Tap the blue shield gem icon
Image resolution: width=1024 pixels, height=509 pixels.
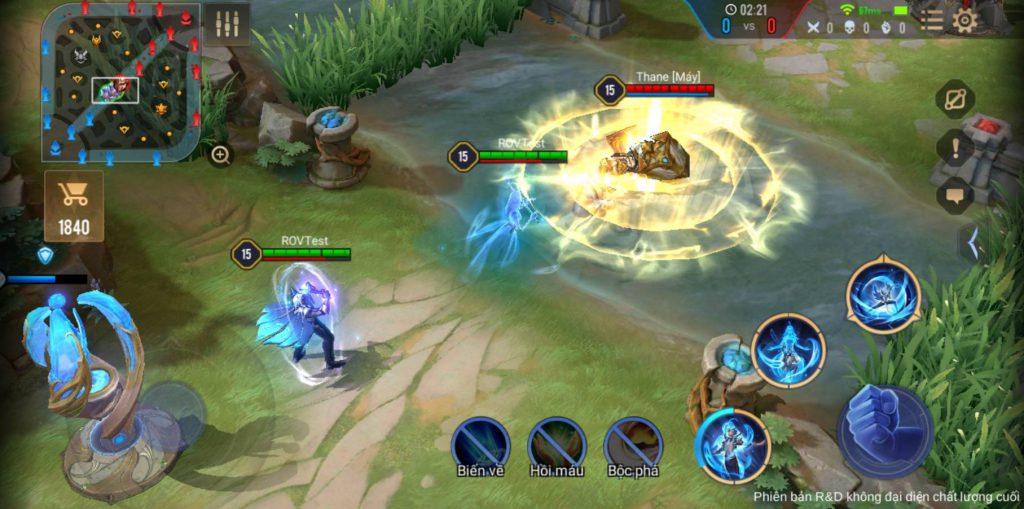coord(45,255)
